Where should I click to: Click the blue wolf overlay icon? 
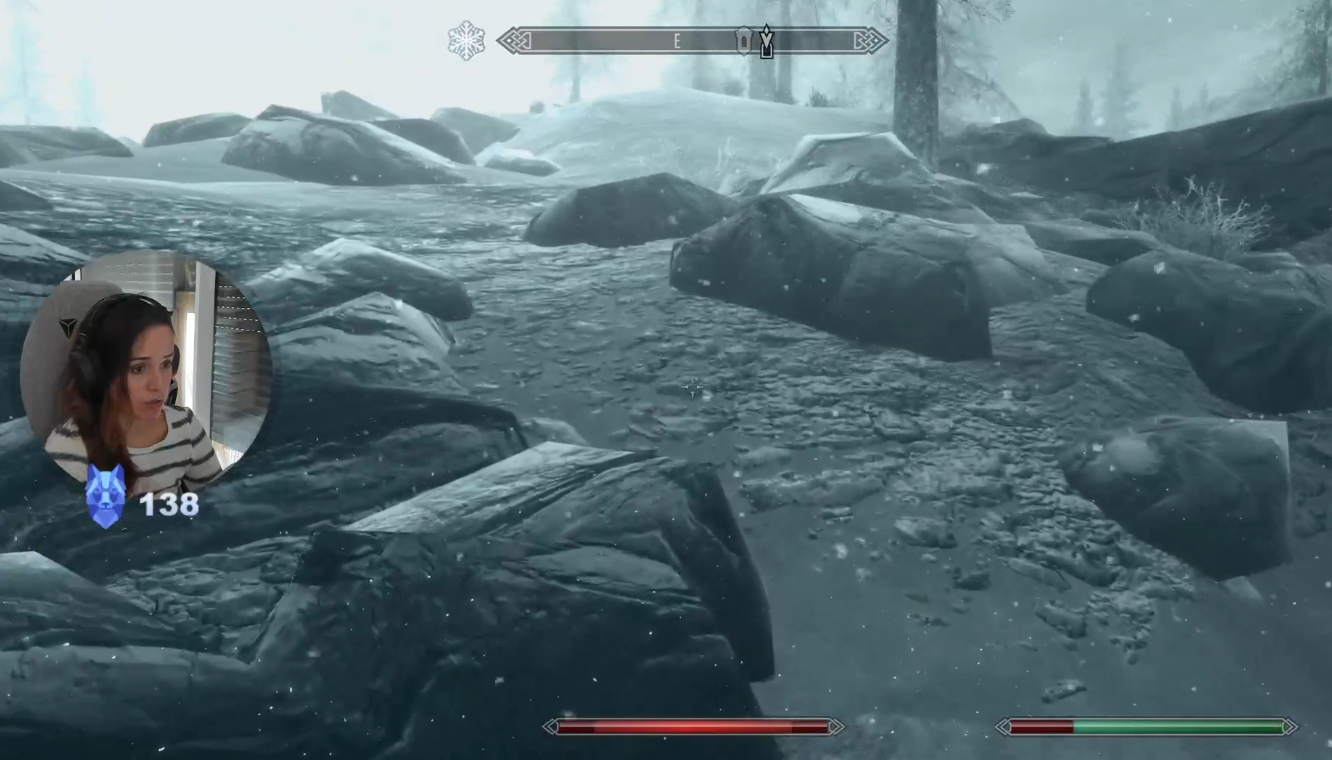(105, 495)
